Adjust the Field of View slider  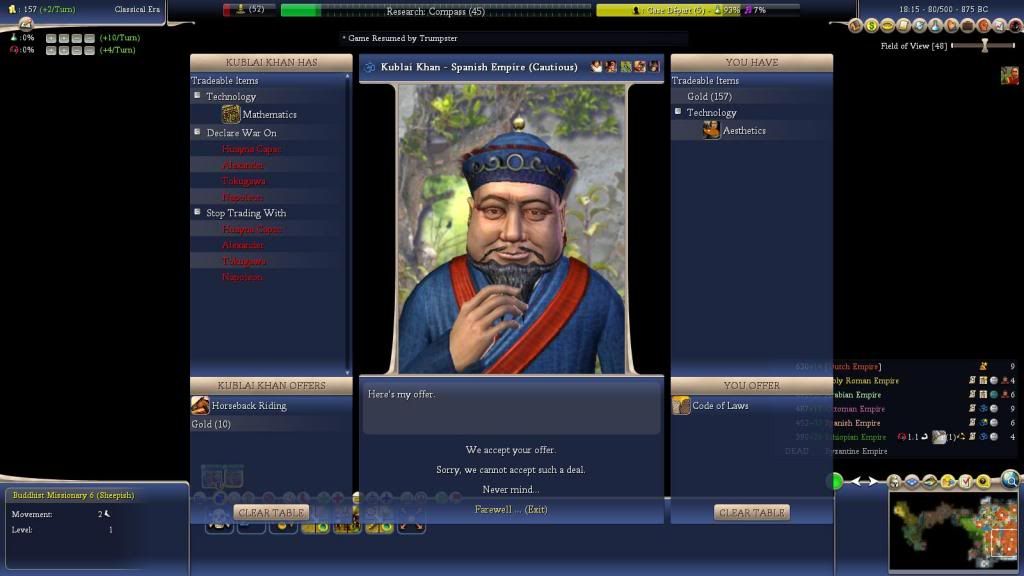pos(985,46)
